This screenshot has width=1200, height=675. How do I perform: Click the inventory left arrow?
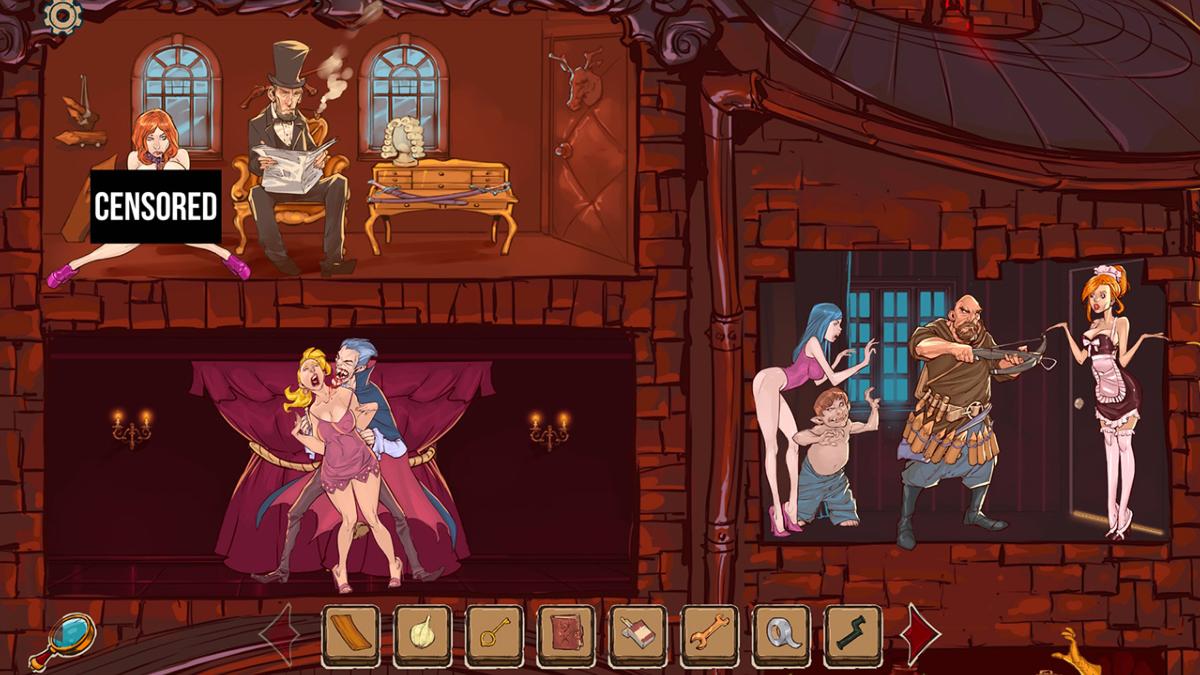(x=283, y=634)
